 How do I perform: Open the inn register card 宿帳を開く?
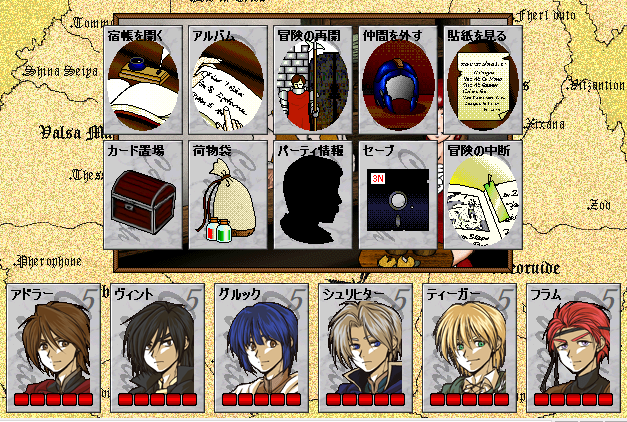coord(142,80)
